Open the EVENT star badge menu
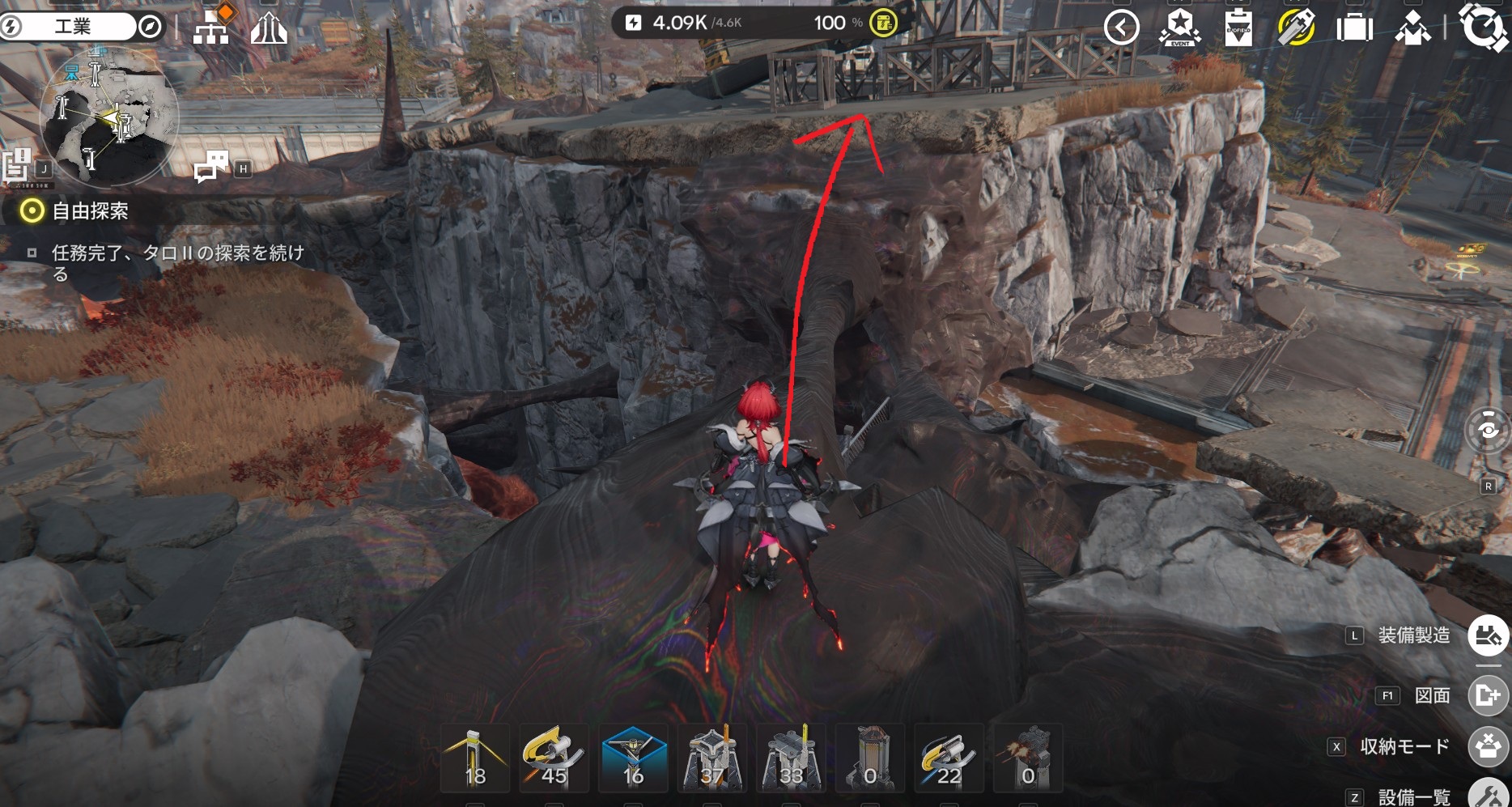This screenshot has height=807, width=1512. coord(1179,28)
